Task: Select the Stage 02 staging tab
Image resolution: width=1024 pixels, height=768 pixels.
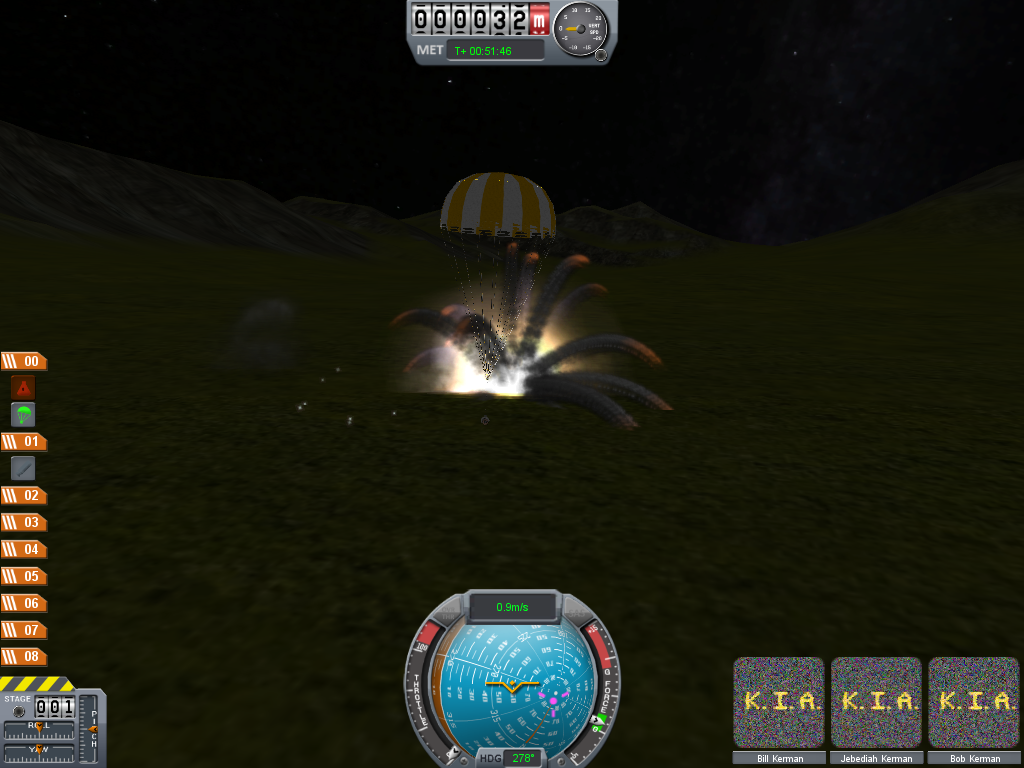Action: pyautogui.click(x=23, y=495)
